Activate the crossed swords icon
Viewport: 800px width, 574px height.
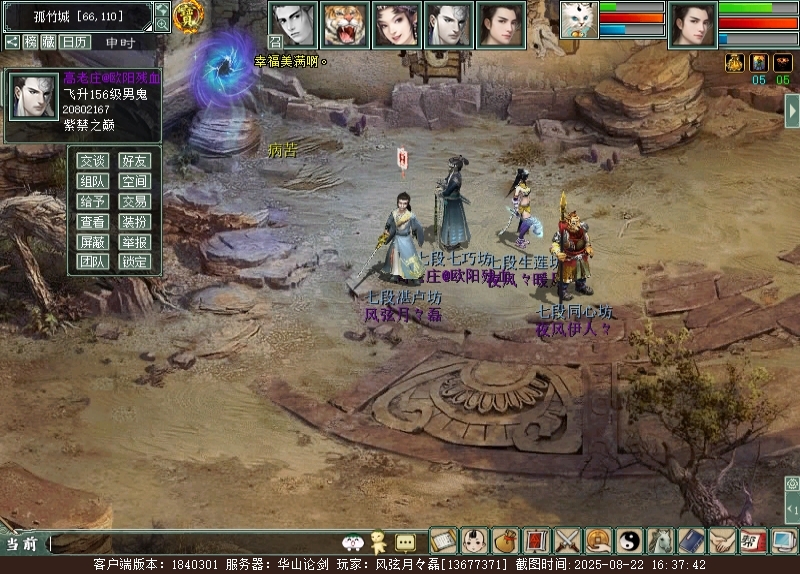568,541
